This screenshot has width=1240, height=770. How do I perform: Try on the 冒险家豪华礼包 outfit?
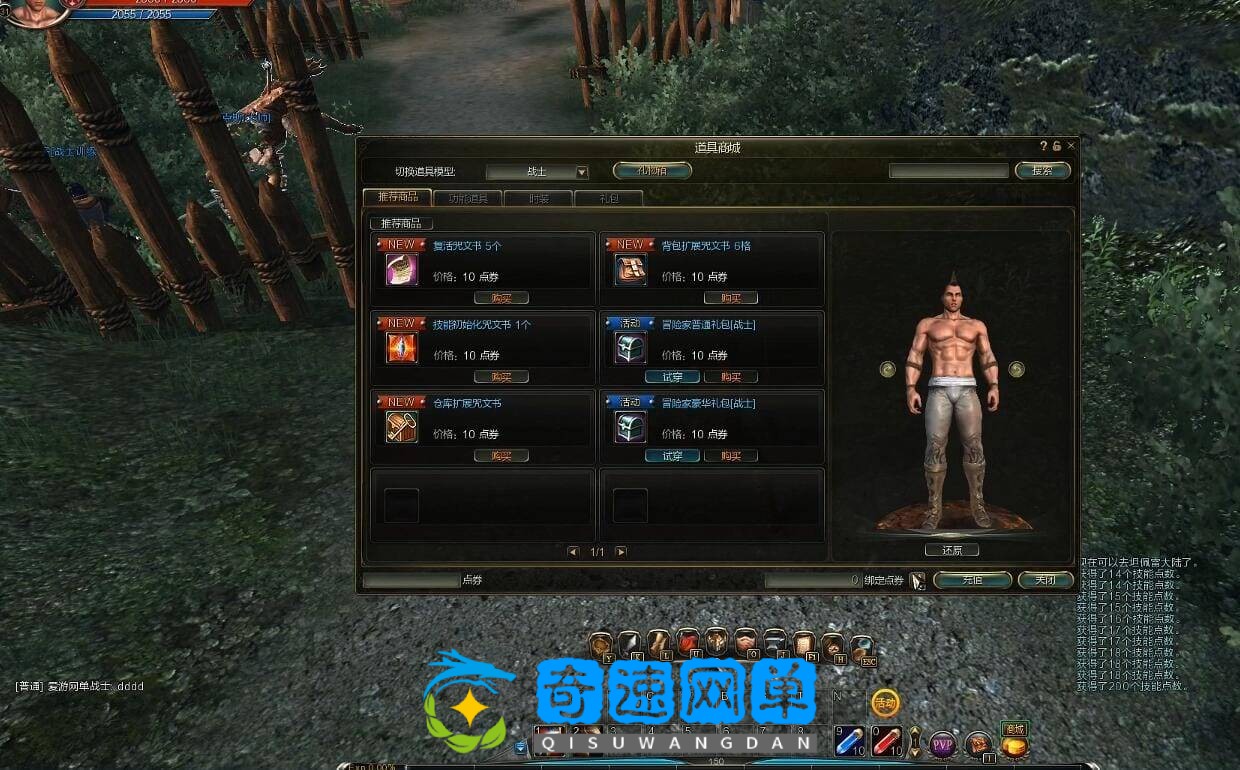click(x=672, y=456)
